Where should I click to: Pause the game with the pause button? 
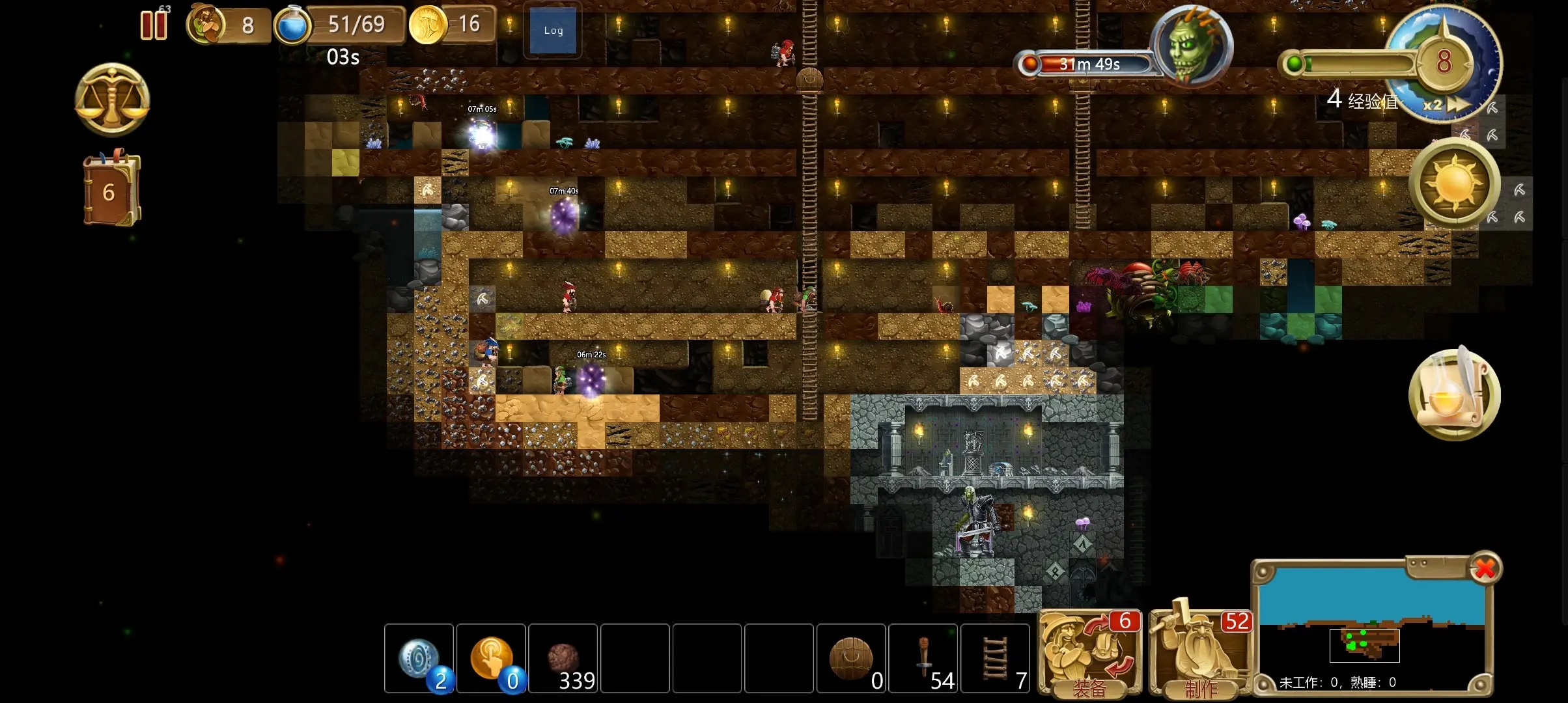click(154, 26)
